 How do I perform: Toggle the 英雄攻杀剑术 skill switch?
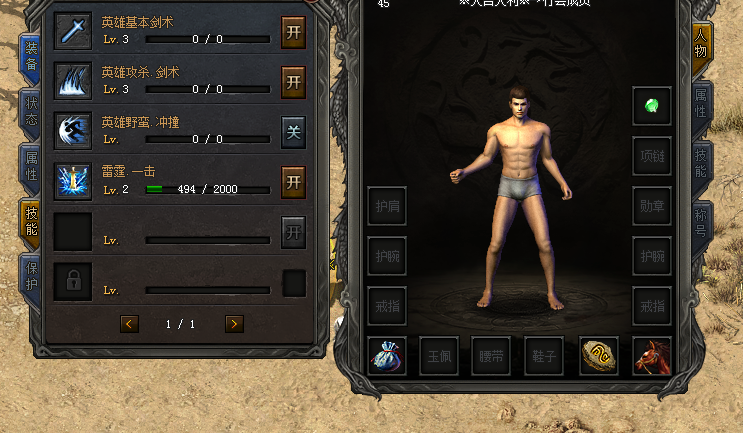(x=293, y=81)
